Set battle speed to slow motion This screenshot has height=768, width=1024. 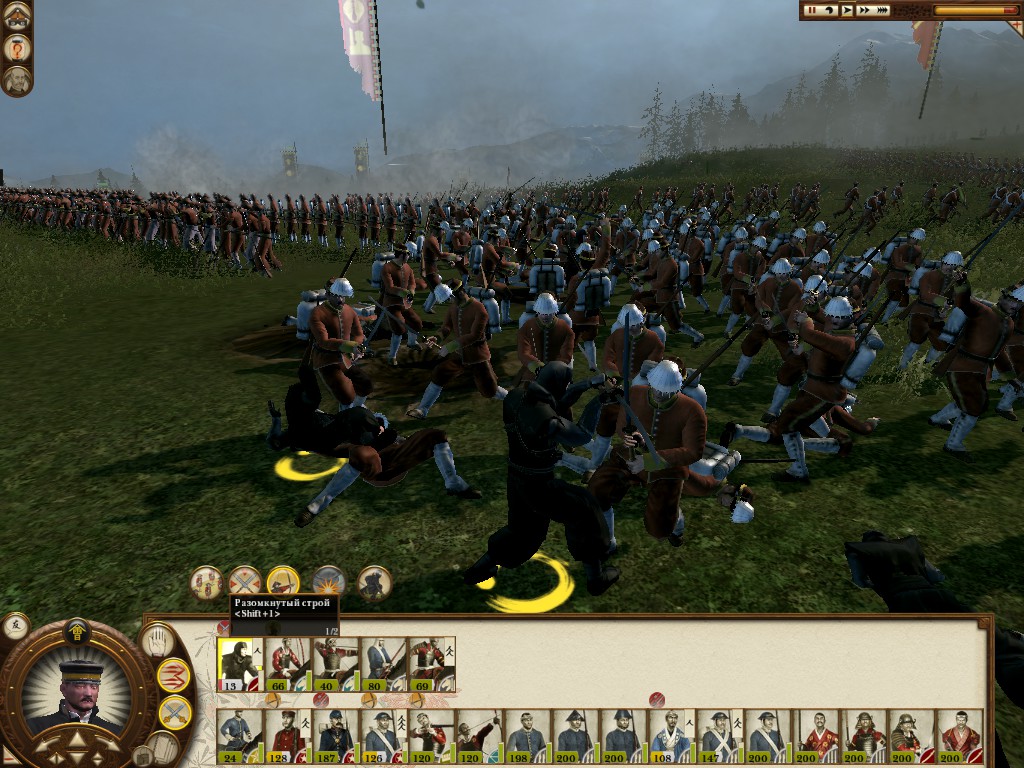(831, 10)
